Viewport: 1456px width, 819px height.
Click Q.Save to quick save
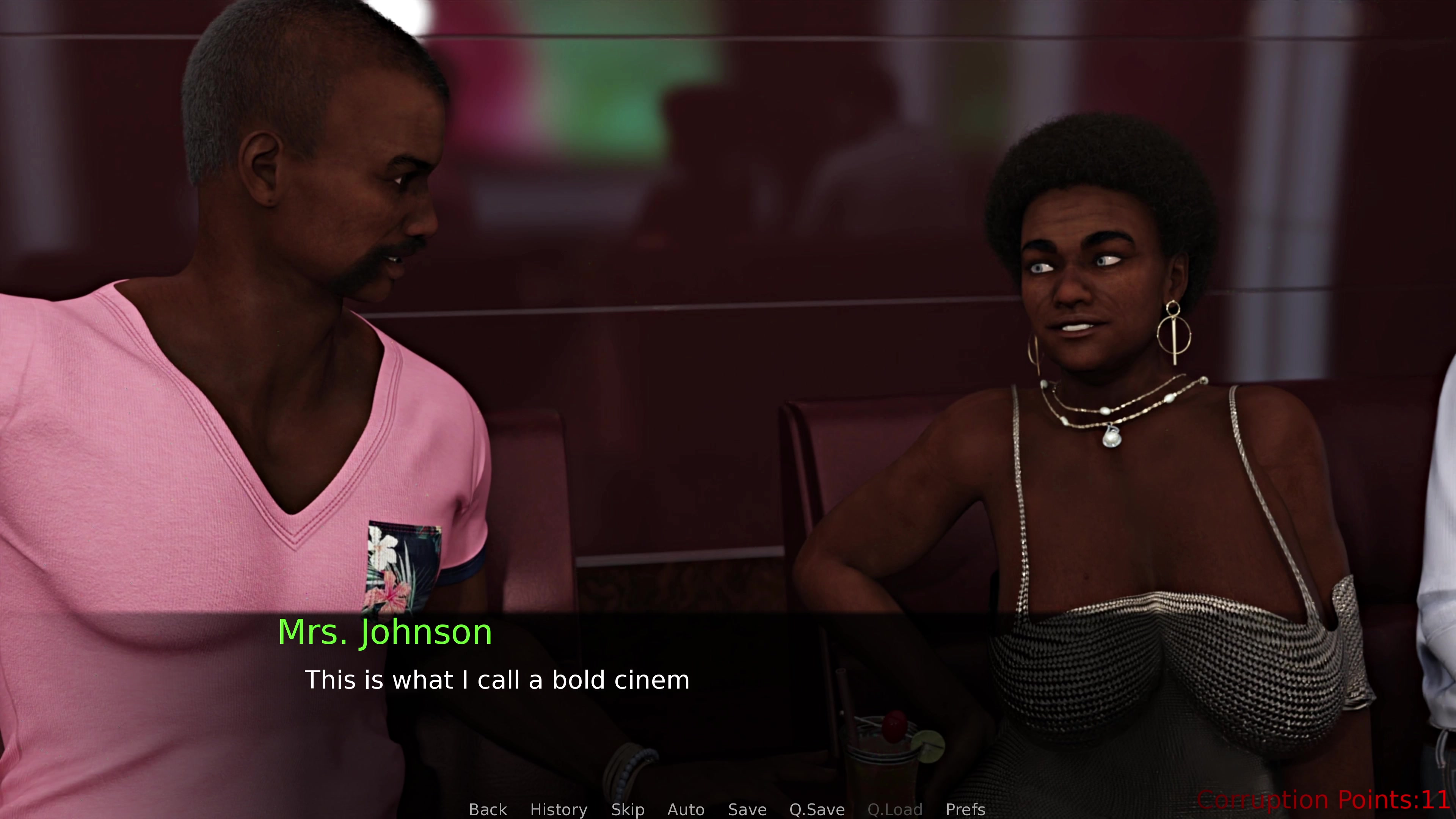[817, 810]
